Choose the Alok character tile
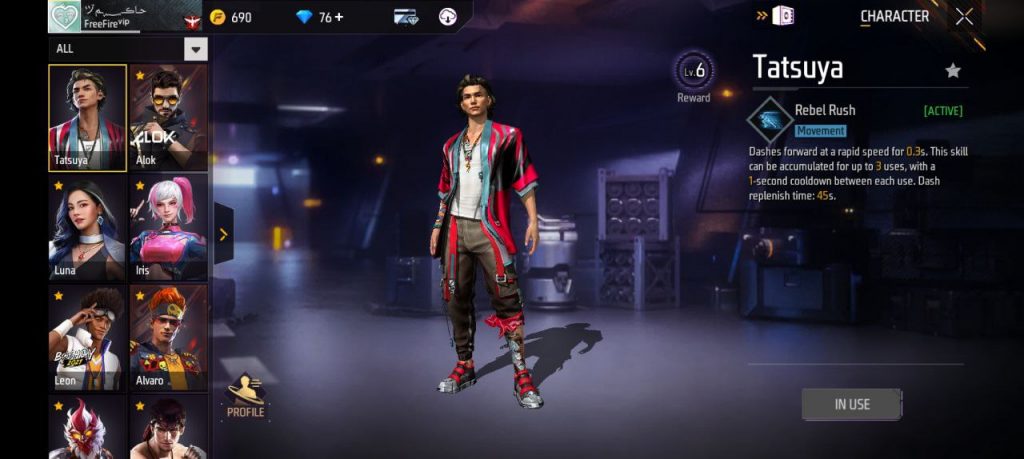Viewport: 1024px width, 459px height. (x=168, y=117)
